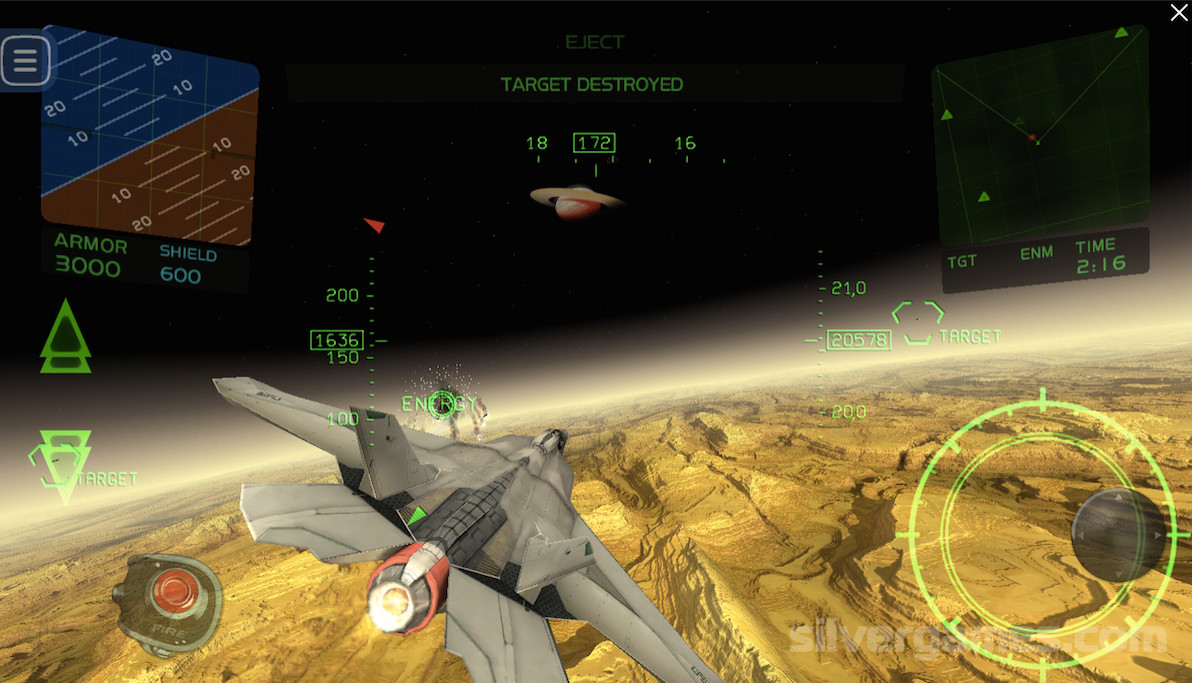Open the hamburger menu button
1192x683 pixels.
click(x=25, y=62)
